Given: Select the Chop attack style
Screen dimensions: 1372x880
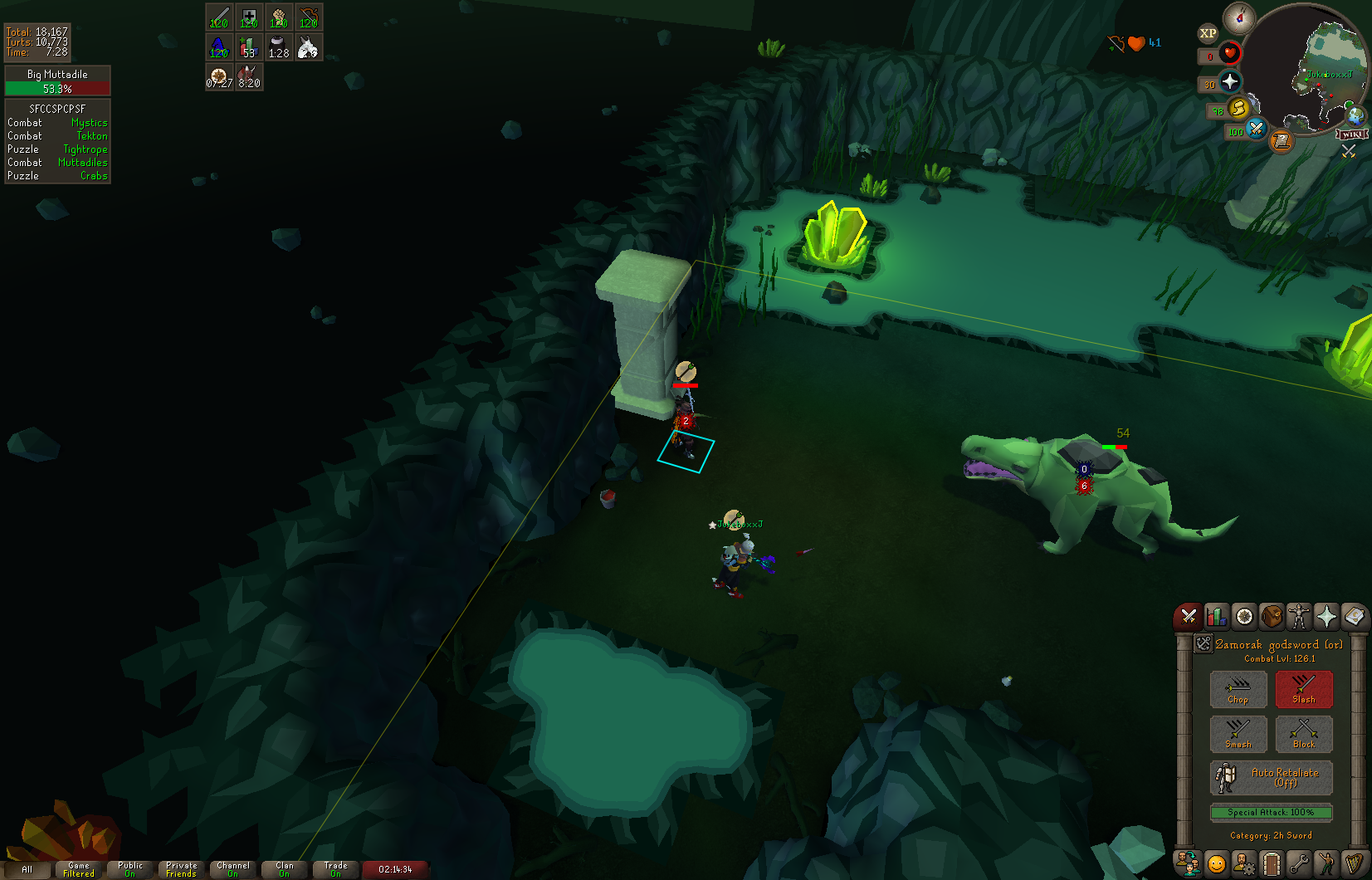Looking at the screenshot, I should 1238,689.
